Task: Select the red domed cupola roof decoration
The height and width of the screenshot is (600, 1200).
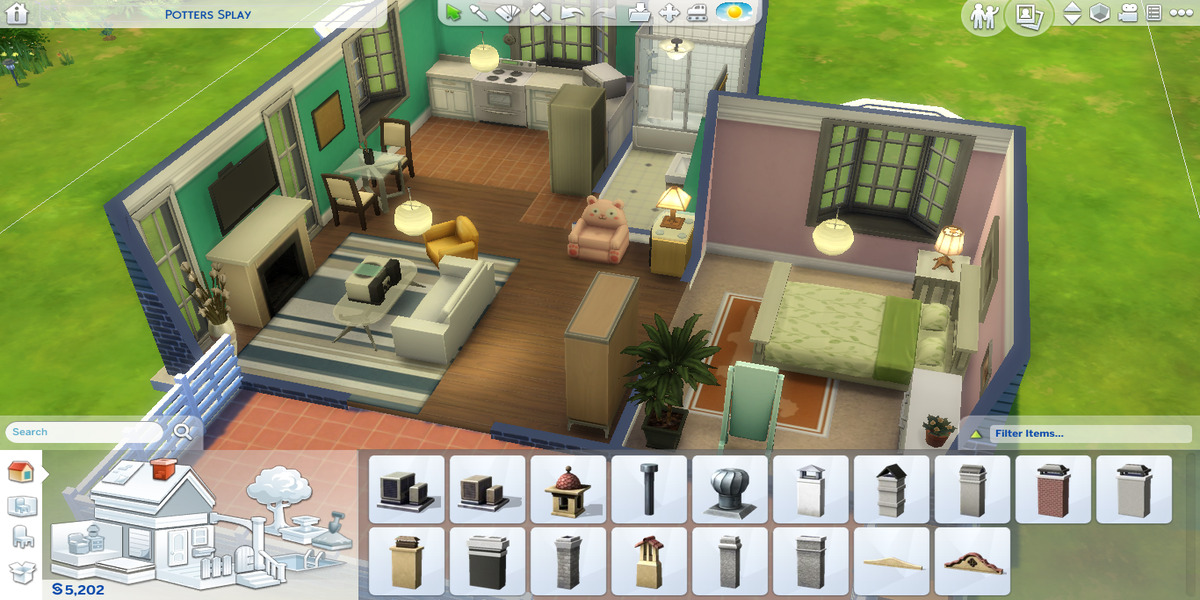Action: (568, 489)
